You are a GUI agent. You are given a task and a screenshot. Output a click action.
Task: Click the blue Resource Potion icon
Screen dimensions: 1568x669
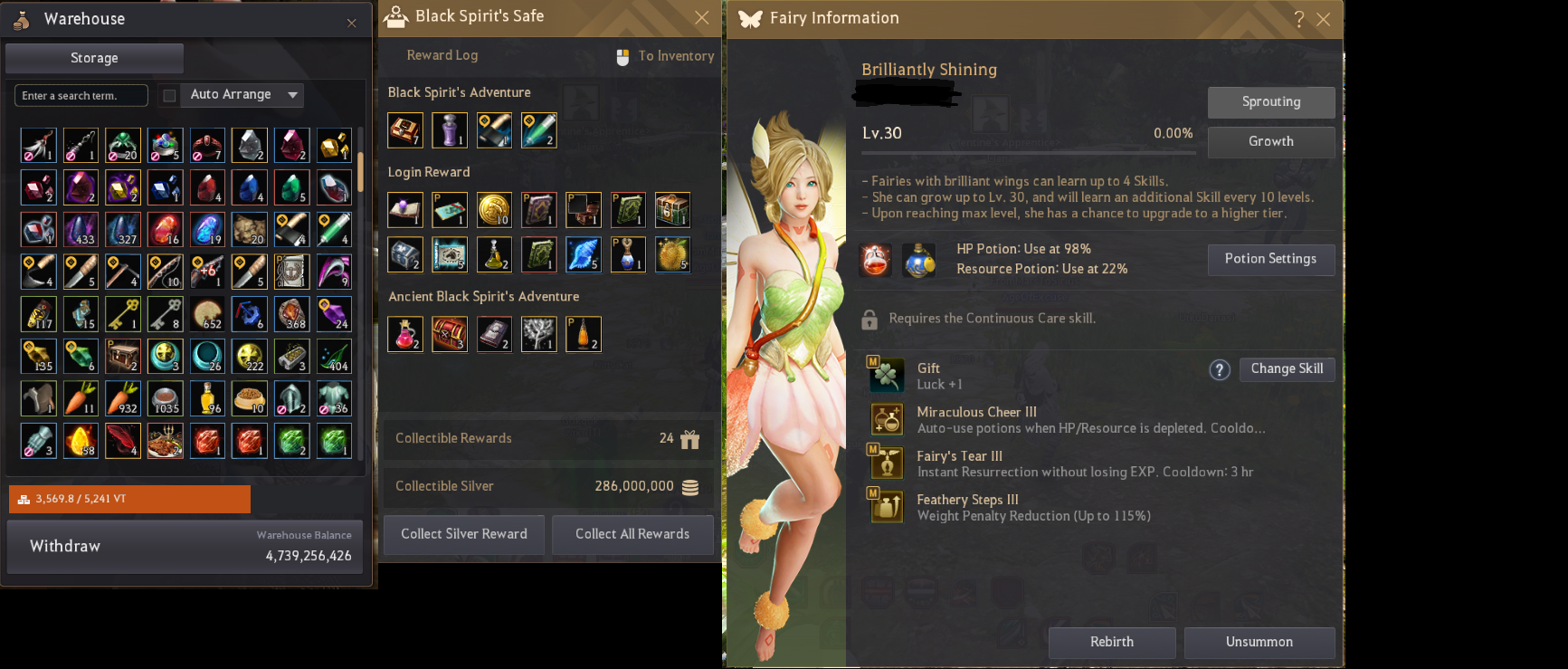click(919, 259)
